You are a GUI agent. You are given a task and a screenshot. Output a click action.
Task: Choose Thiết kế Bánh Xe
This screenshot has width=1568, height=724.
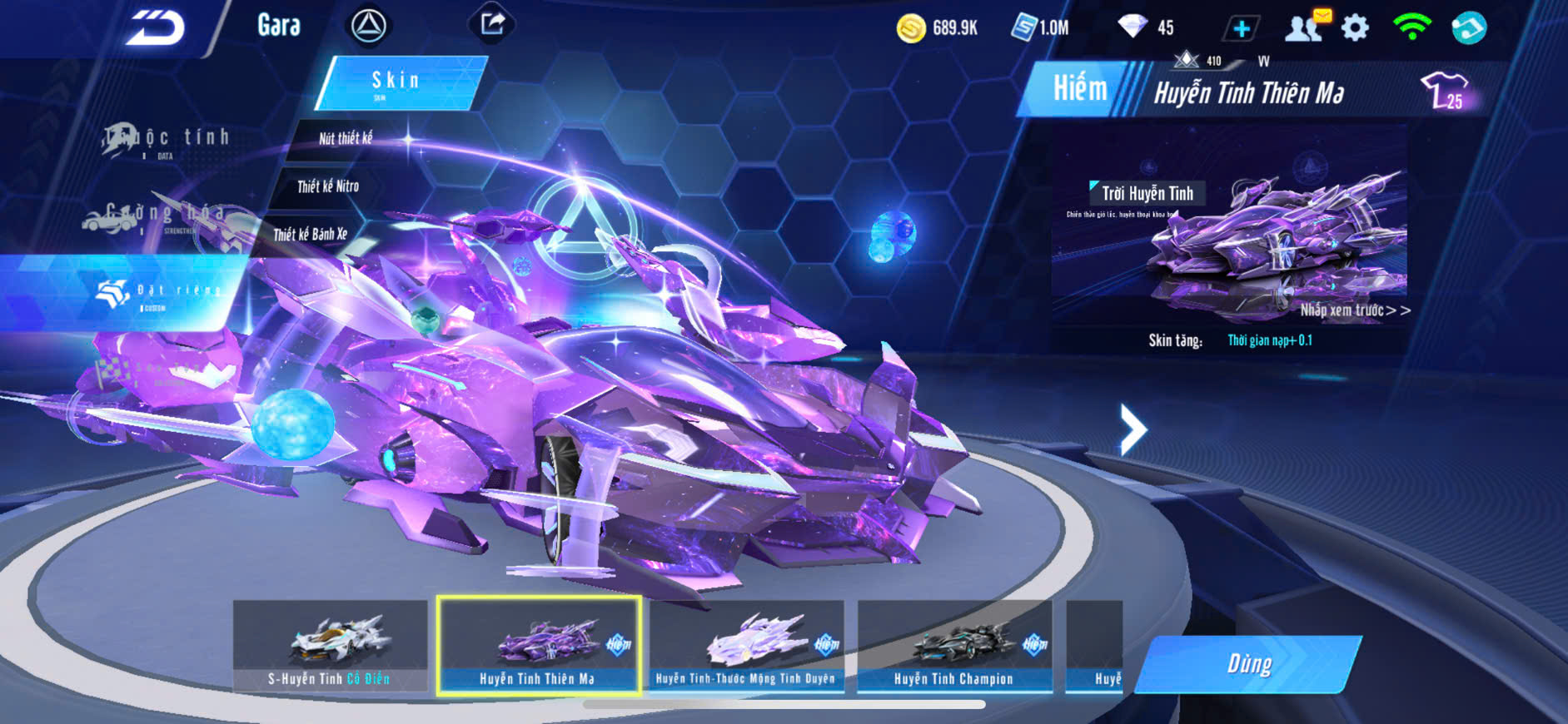310,235
